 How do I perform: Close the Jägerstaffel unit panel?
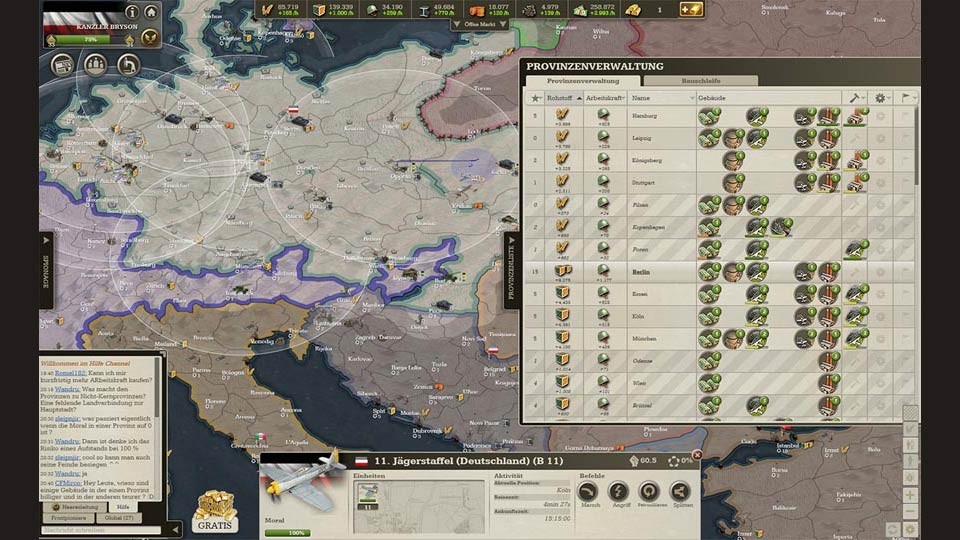(697, 455)
